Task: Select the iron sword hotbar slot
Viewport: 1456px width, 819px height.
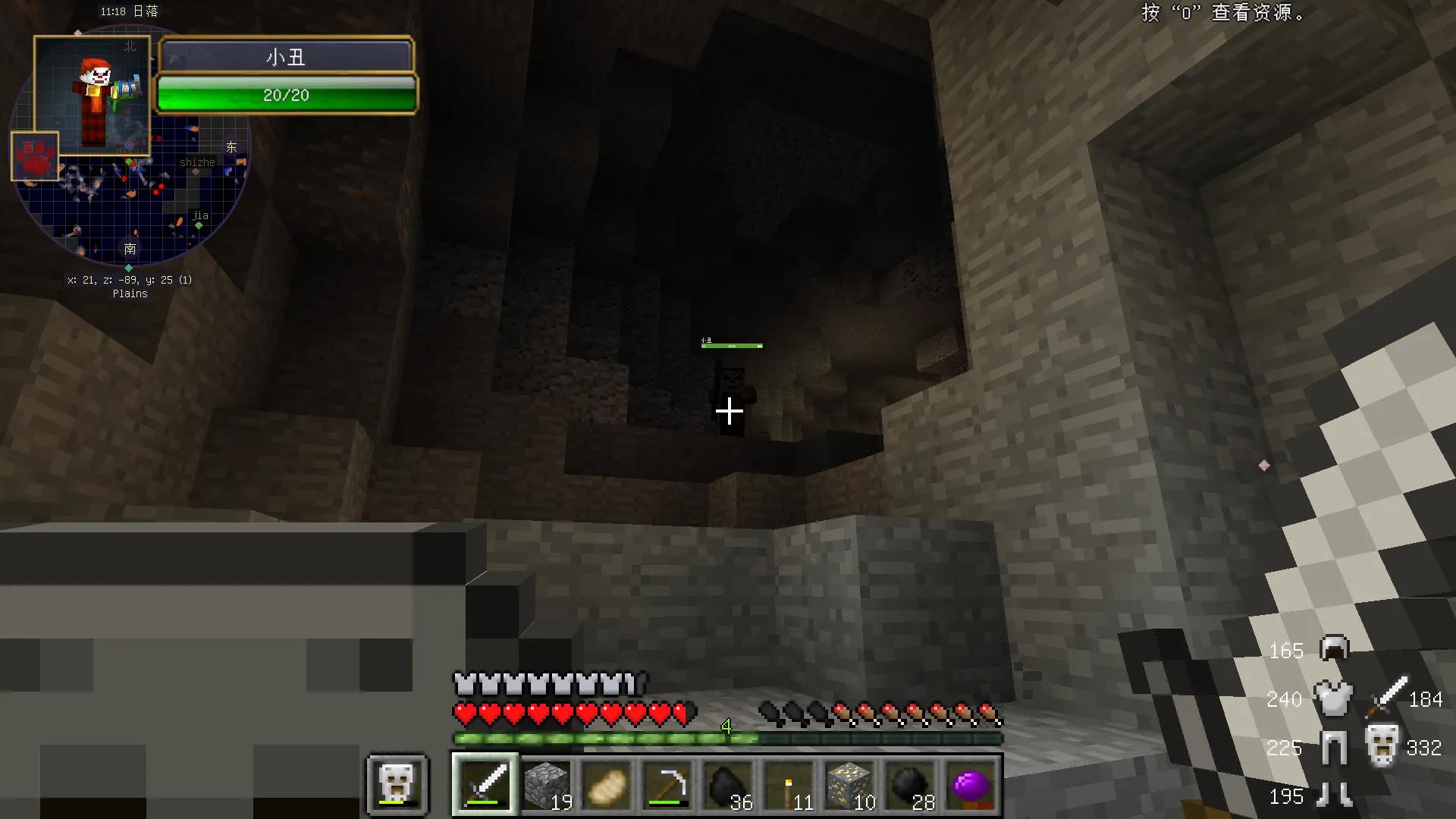Action: click(x=485, y=784)
